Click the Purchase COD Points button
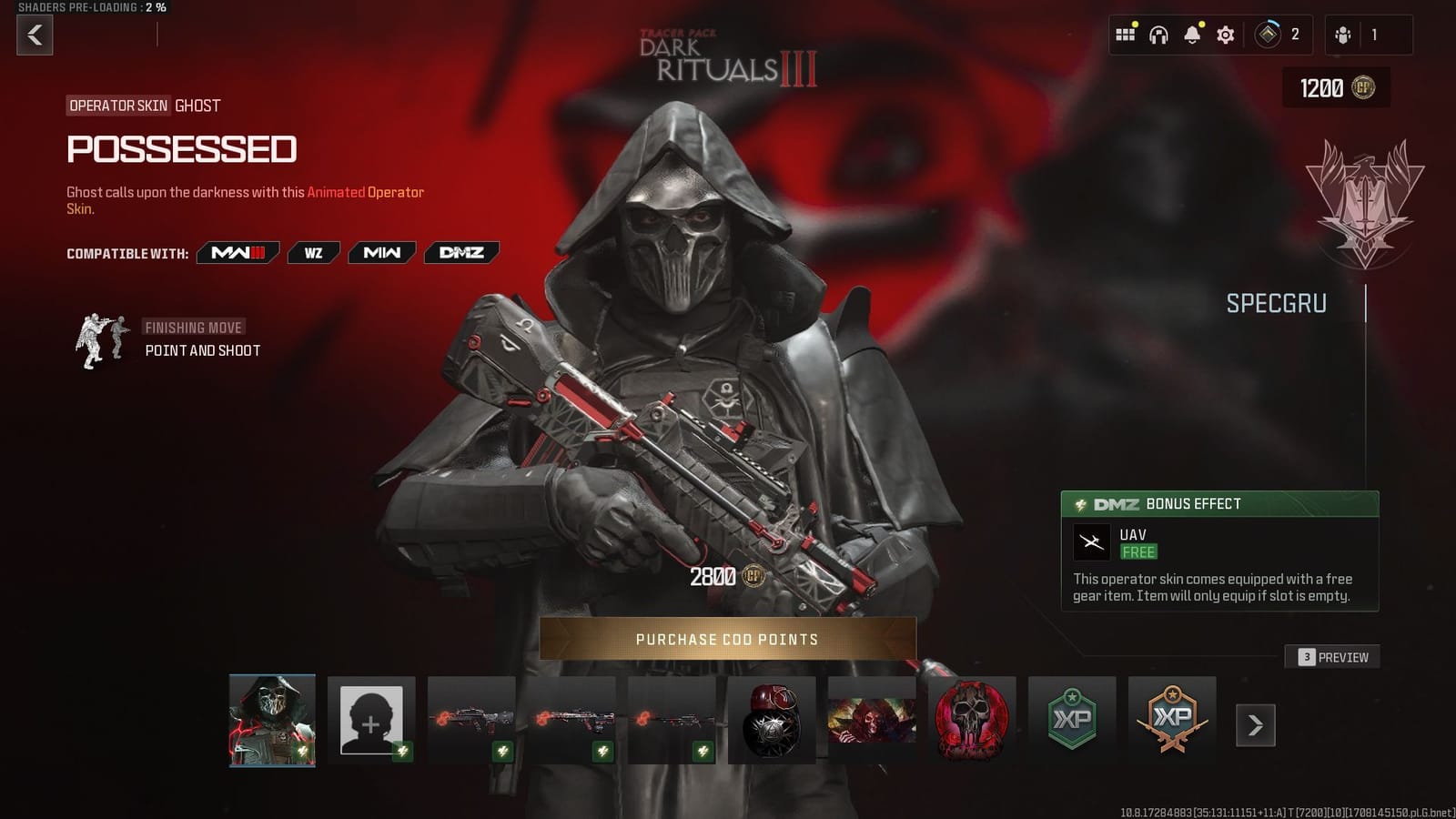 coord(728,640)
